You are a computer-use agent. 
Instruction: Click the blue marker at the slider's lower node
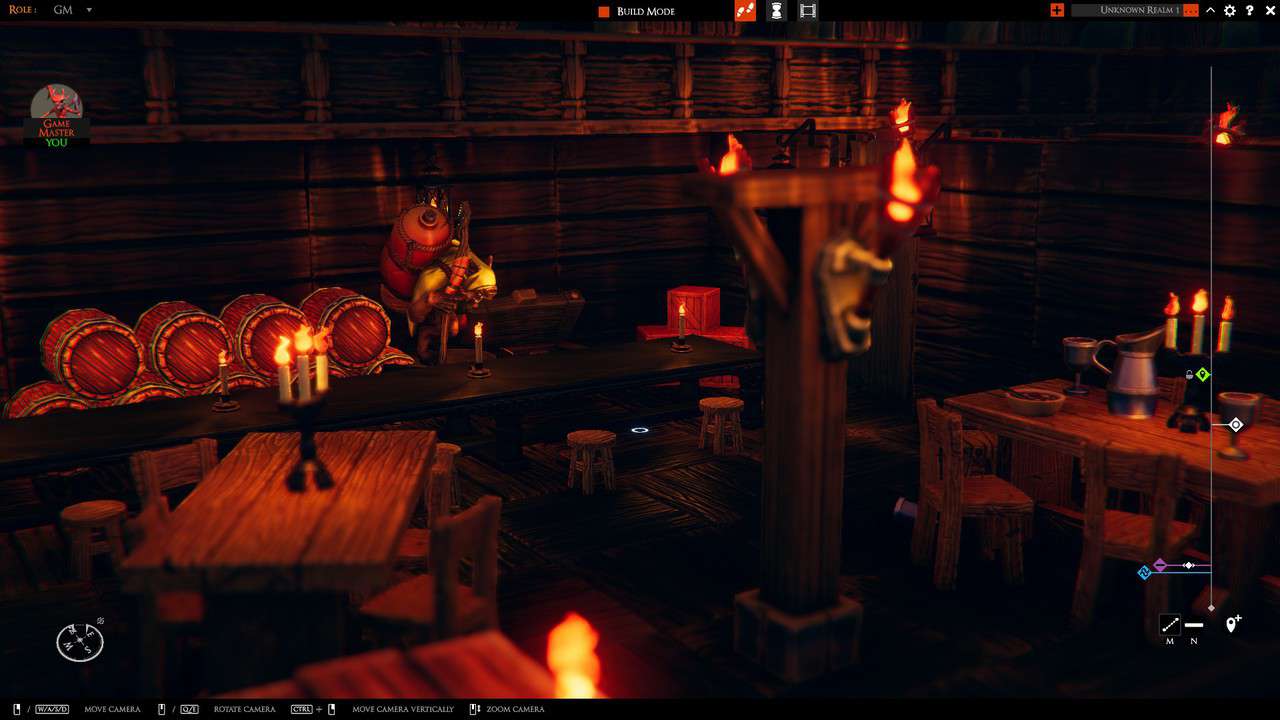pyautogui.click(x=1144, y=572)
